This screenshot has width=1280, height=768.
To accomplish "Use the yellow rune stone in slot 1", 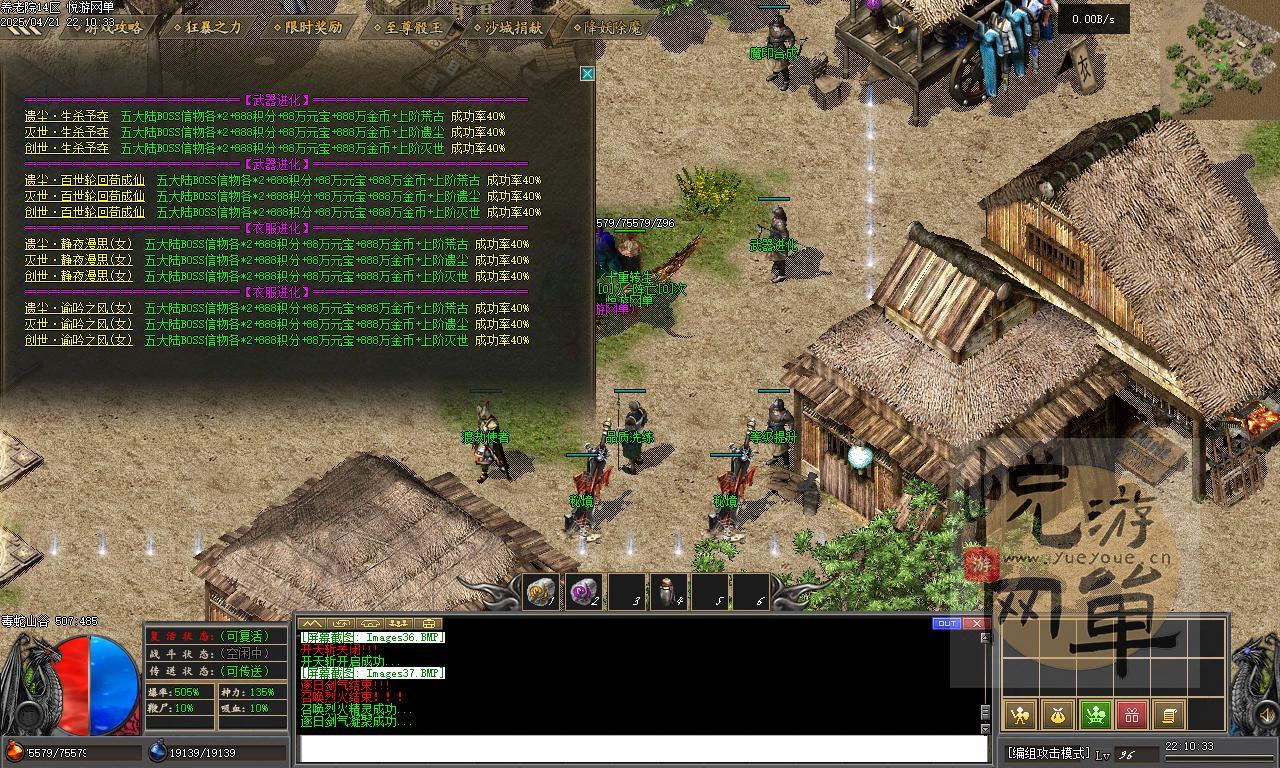I will 541,592.
